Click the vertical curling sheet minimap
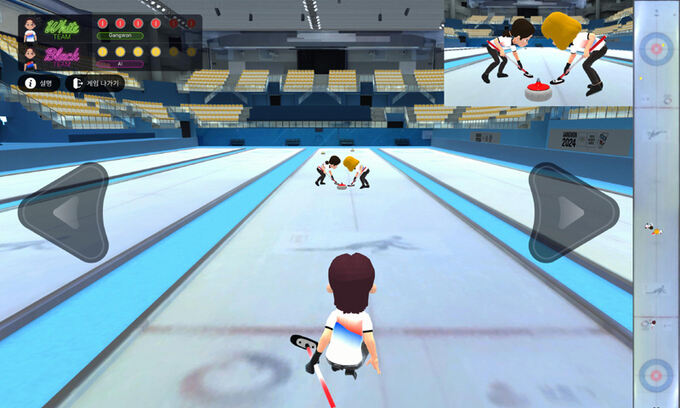Image resolution: width=680 pixels, height=408 pixels. tap(657, 204)
